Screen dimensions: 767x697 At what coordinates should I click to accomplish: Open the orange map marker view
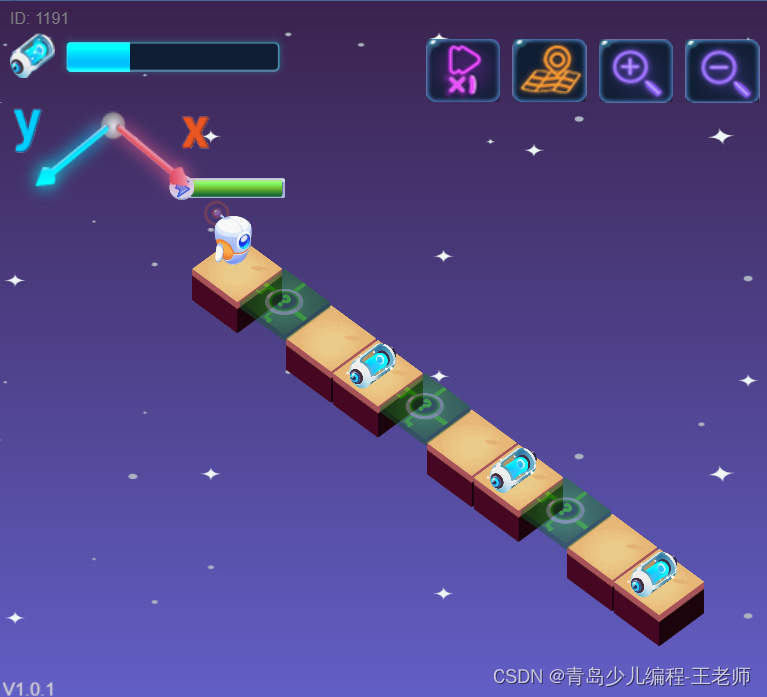549,70
